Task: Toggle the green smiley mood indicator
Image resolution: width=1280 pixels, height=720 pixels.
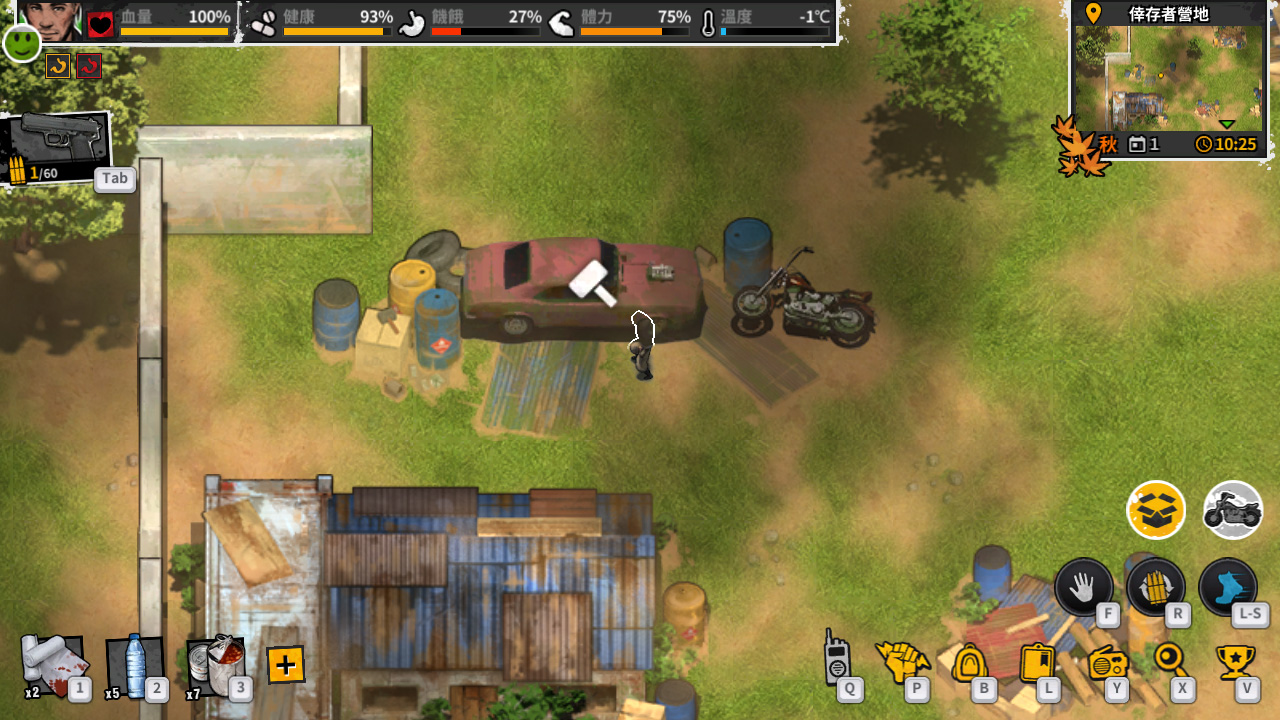Action: point(20,43)
